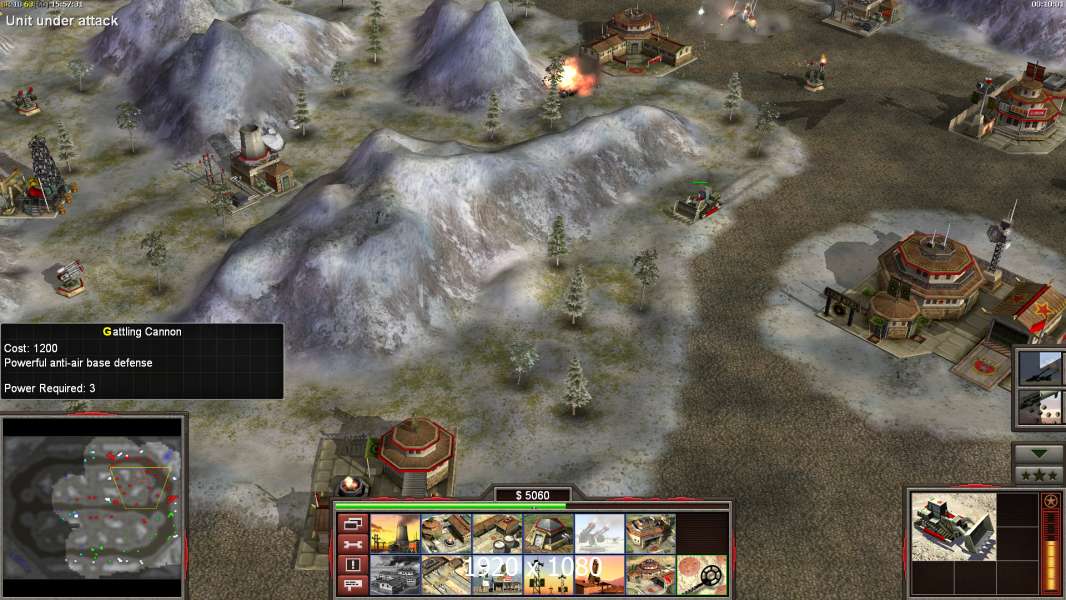
Task: Select the Command Center build icon
Action: tap(649, 574)
